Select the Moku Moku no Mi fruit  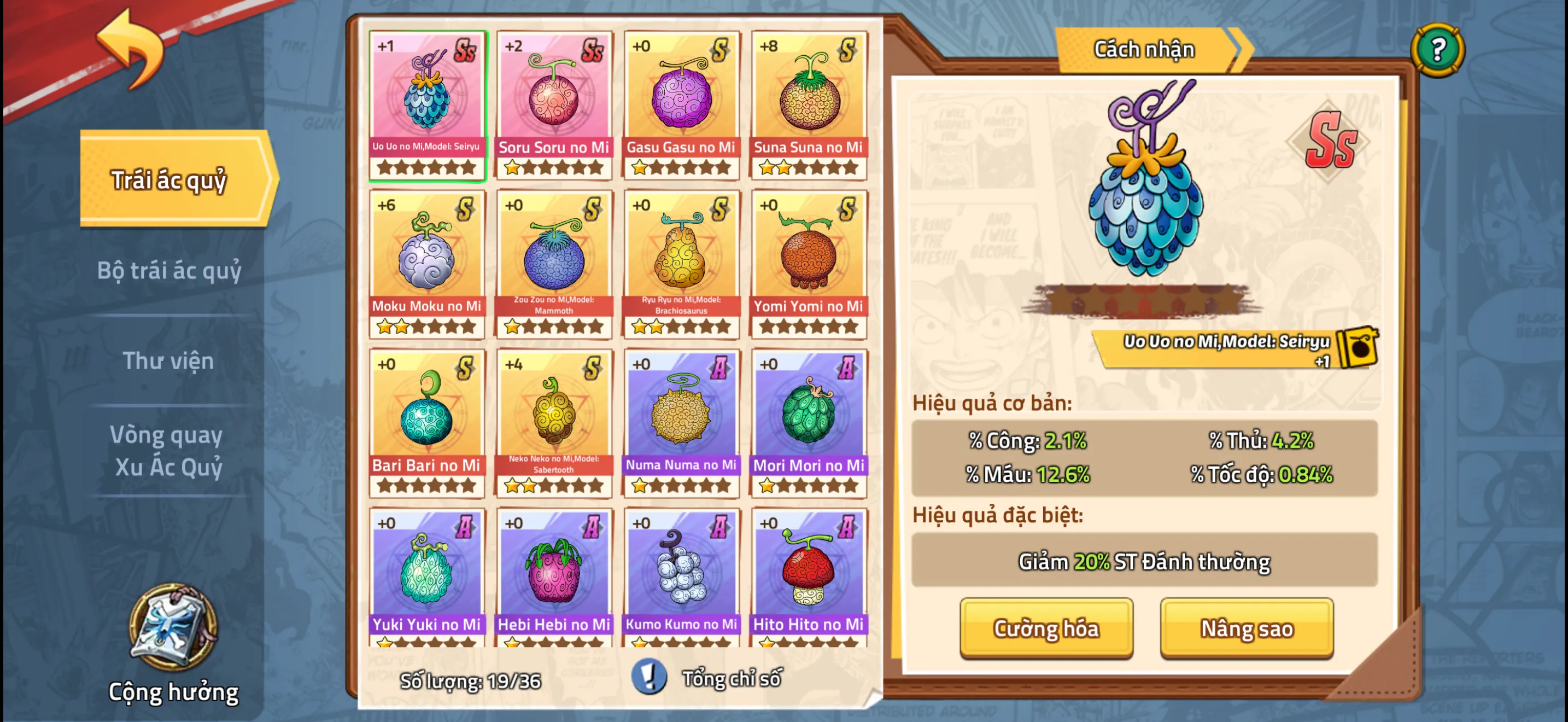click(426, 264)
